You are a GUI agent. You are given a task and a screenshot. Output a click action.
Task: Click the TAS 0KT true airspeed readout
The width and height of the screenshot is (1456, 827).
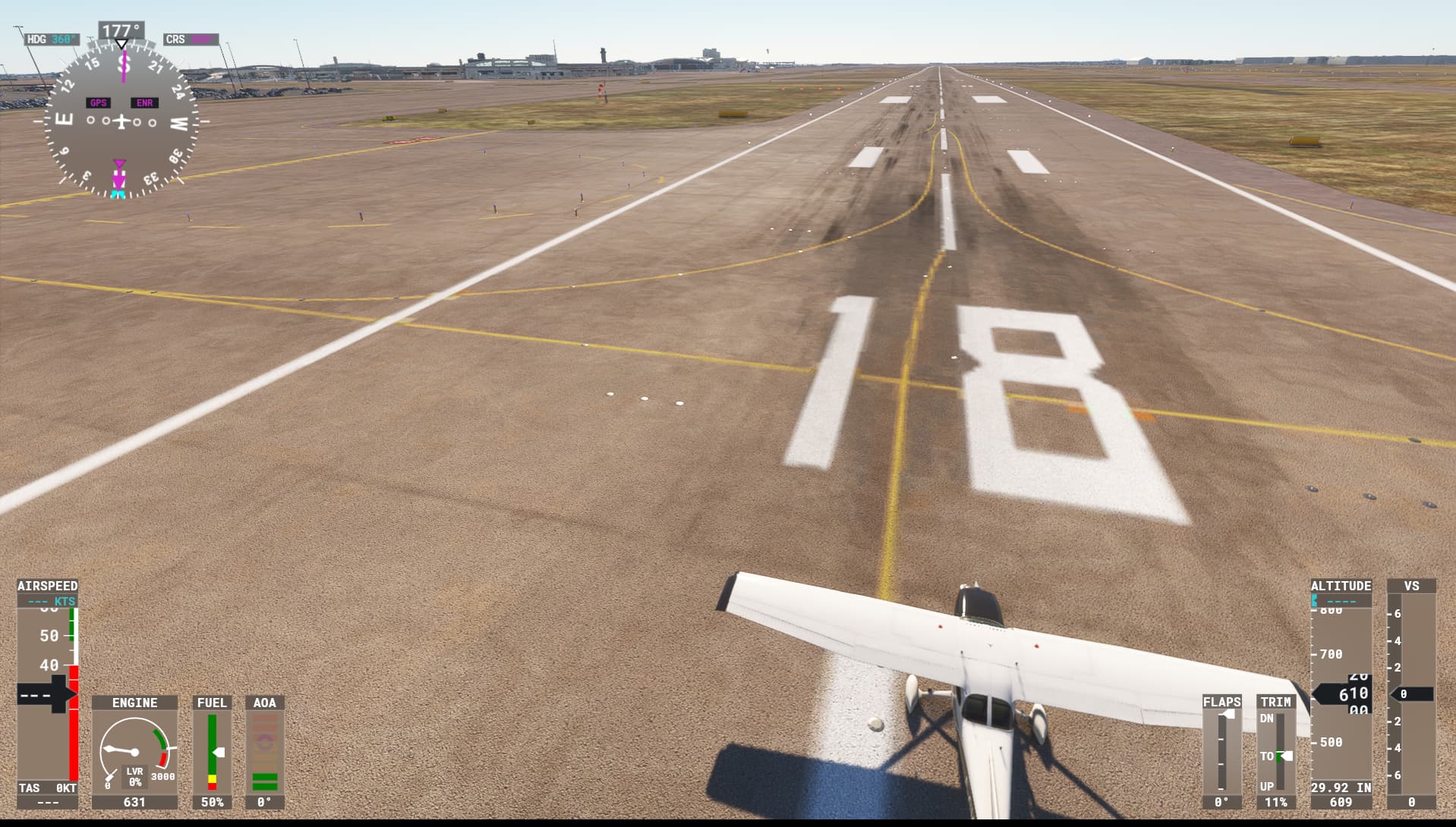47,788
